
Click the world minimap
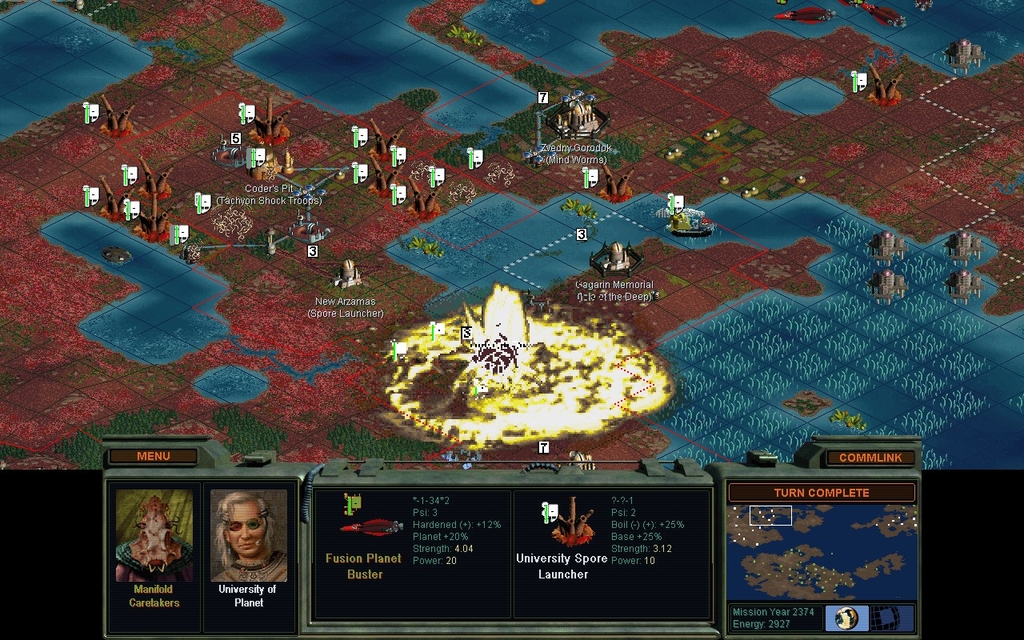[821, 551]
